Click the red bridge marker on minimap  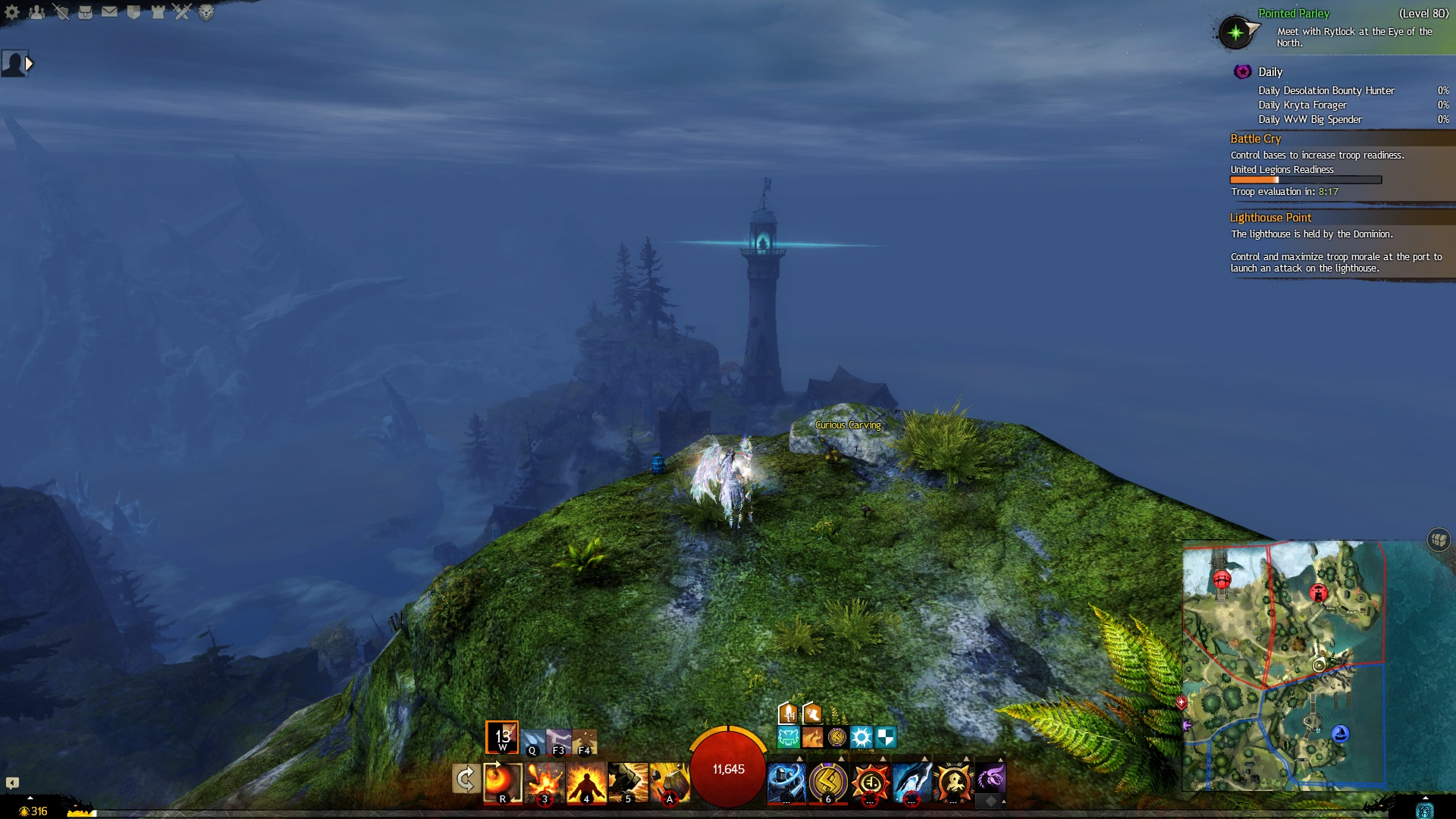1222,581
